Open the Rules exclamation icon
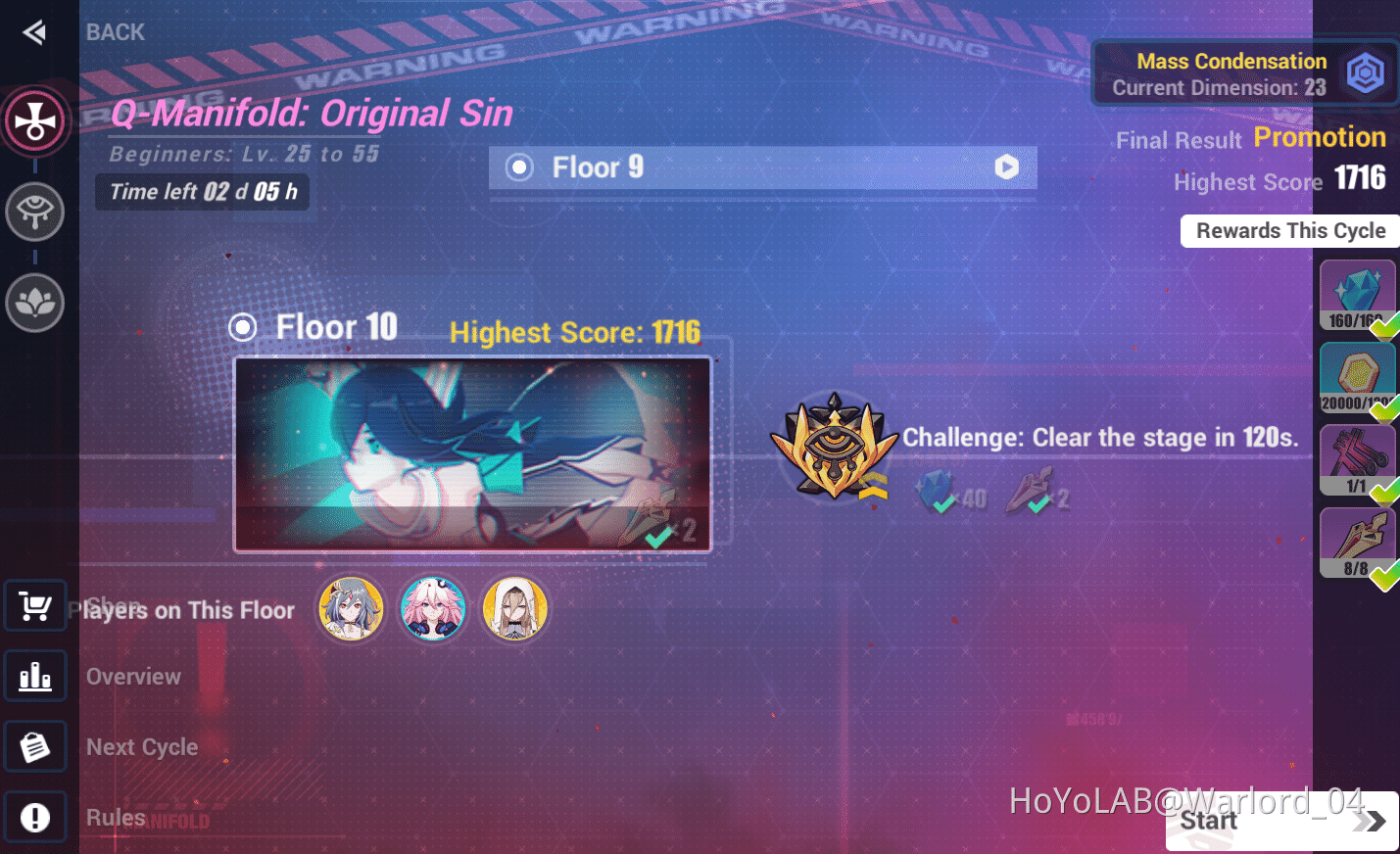1400x854 pixels. point(35,816)
